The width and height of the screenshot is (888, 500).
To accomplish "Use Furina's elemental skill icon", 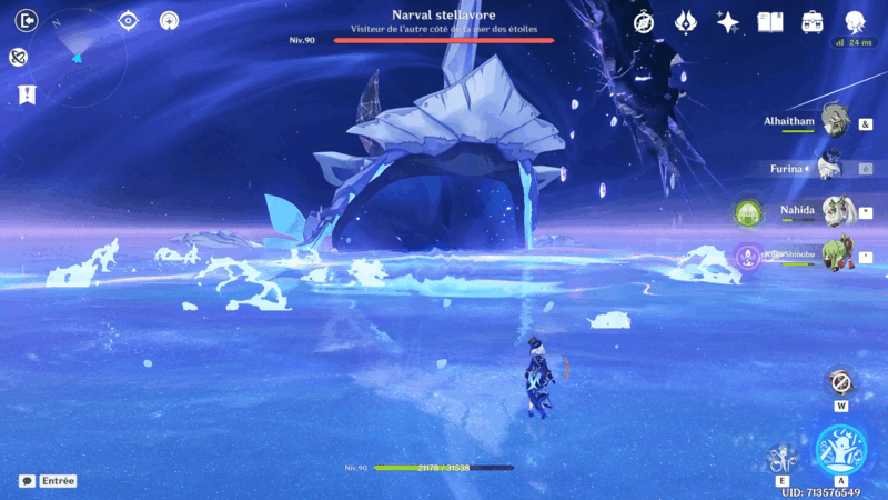I will click(x=783, y=458).
